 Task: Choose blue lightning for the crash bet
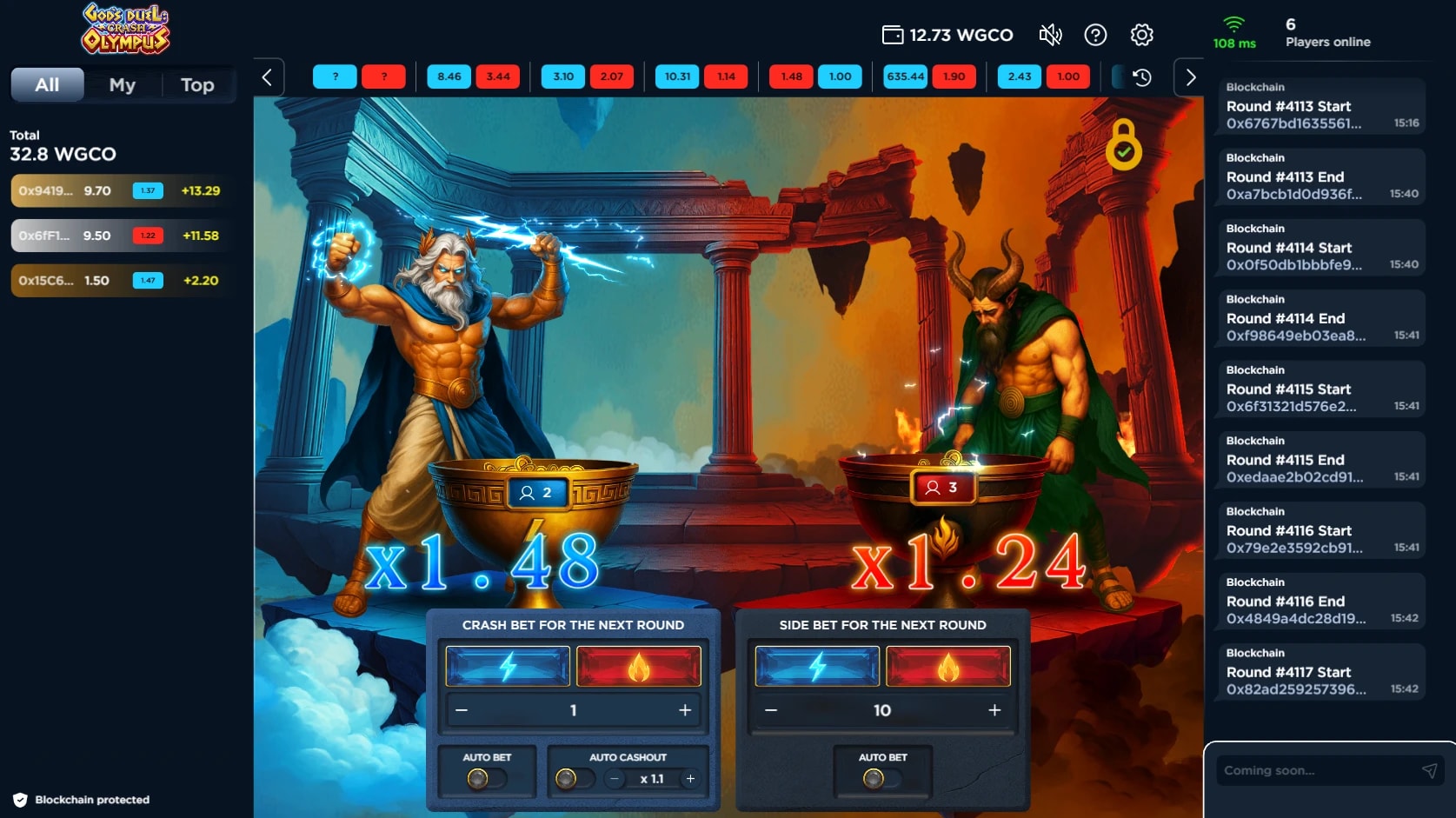(508, 667)
